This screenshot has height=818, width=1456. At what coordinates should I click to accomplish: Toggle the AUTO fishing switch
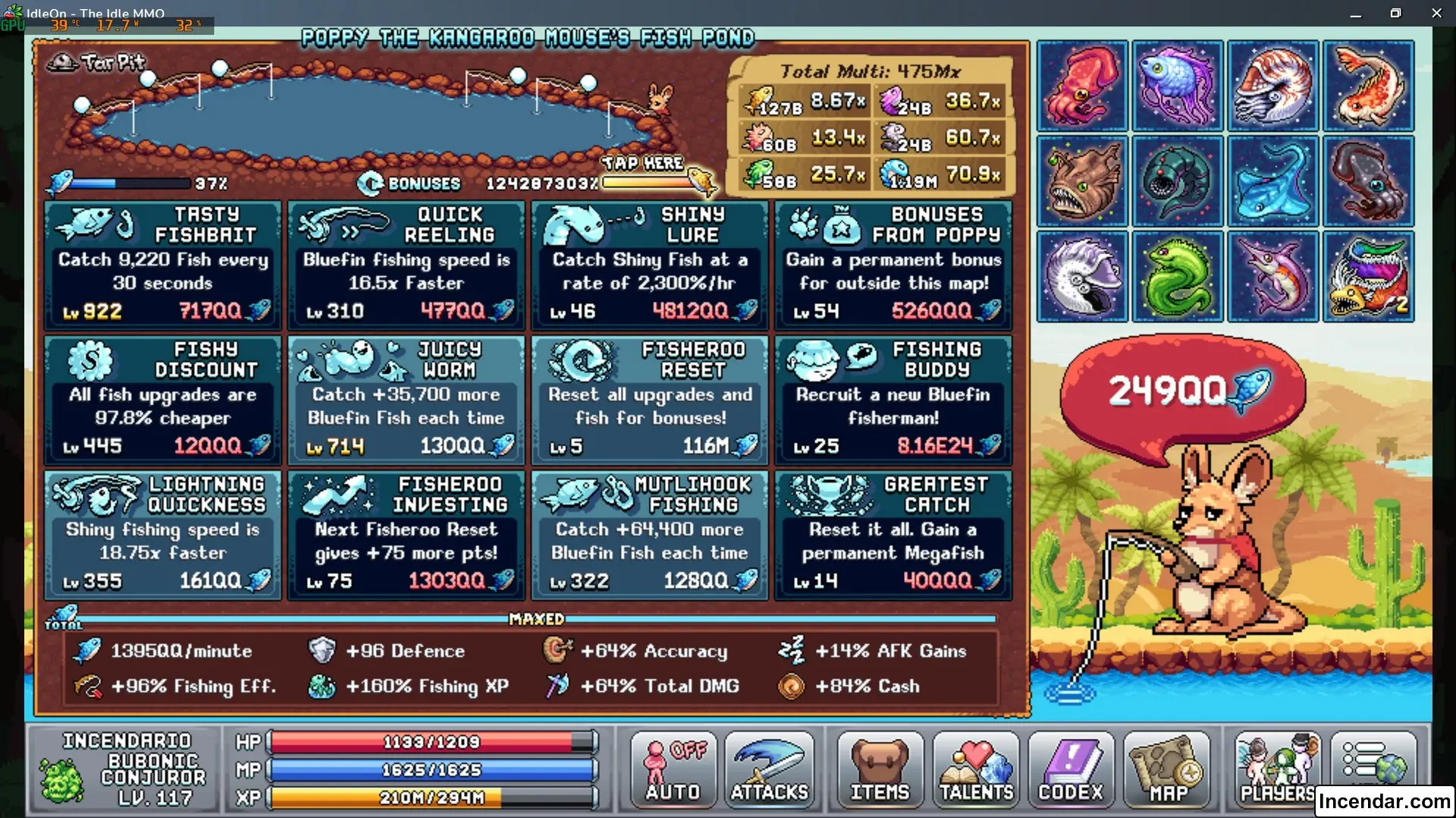670,769
